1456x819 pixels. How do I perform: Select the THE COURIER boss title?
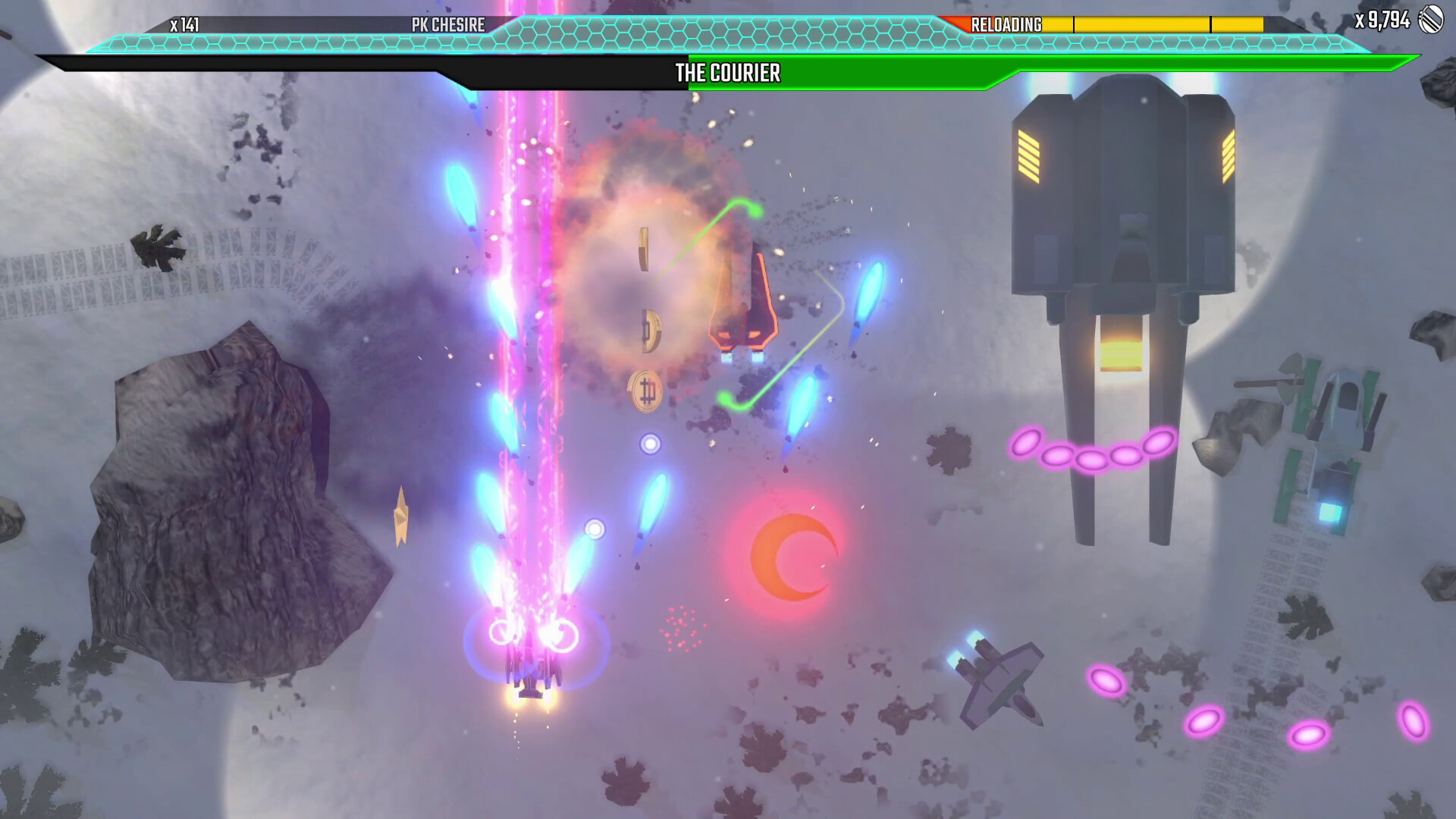(x=726, y=74)
